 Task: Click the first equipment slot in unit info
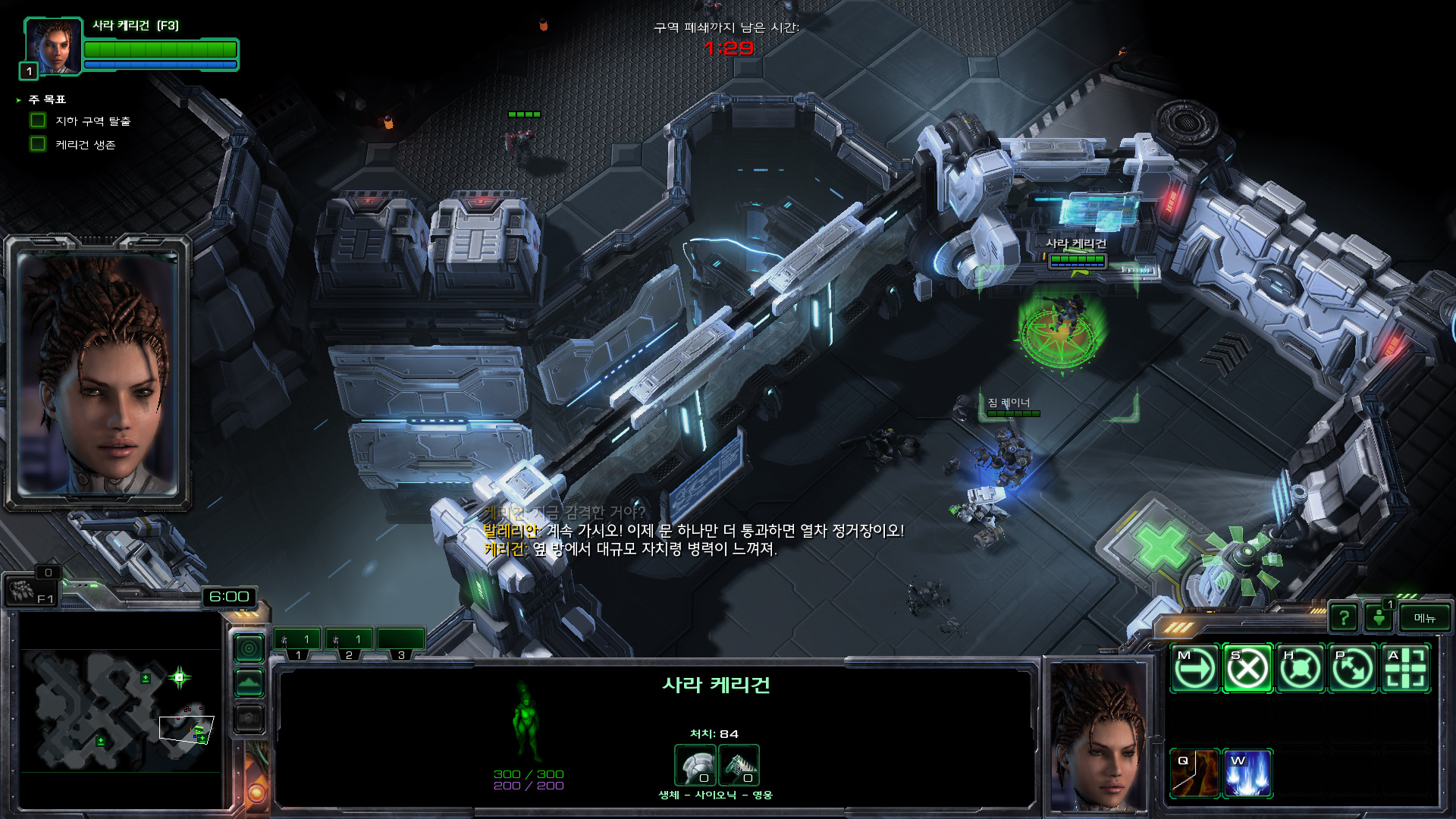[x=695, y=765]
